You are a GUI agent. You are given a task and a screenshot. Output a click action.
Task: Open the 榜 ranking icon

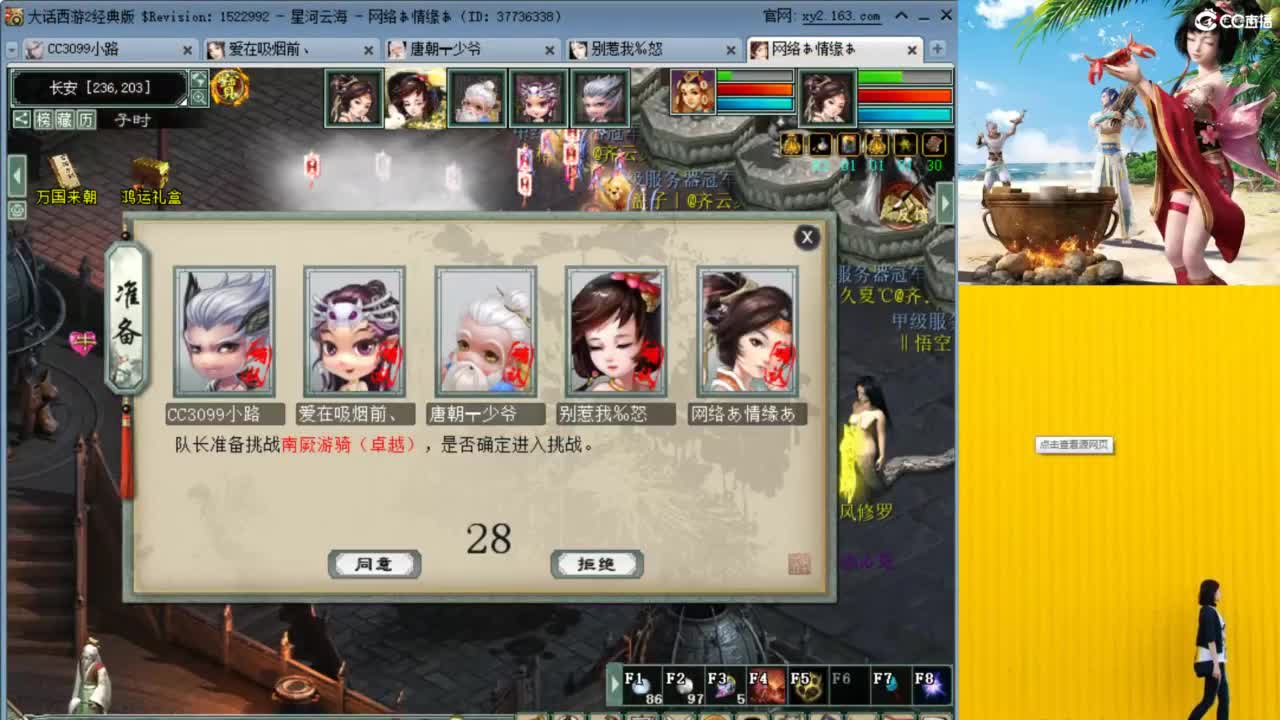point(43,118)
